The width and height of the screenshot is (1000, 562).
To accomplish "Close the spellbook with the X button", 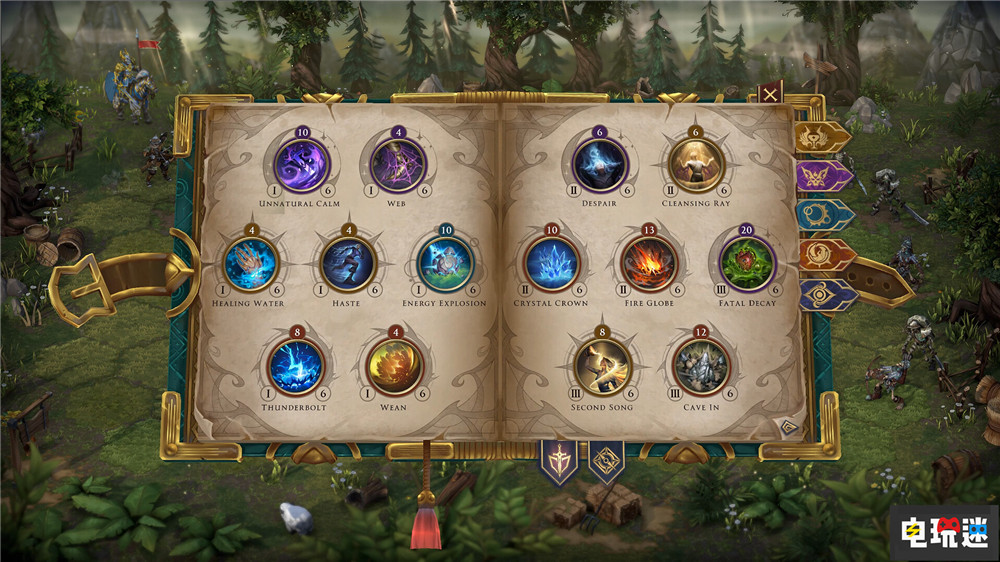I will point(770,95).
